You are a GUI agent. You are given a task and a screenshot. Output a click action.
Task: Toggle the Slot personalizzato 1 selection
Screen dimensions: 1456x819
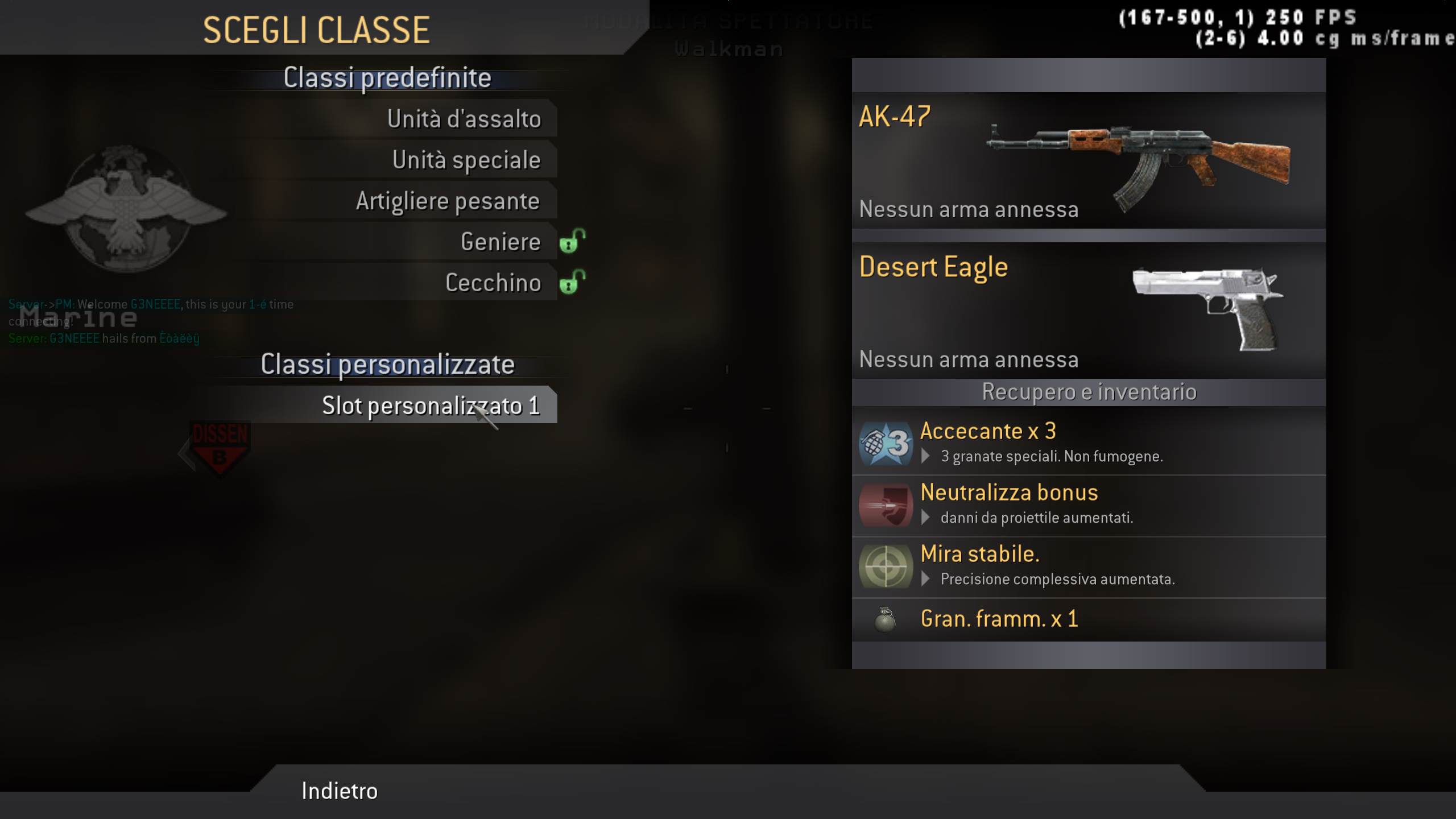point(431,406)
